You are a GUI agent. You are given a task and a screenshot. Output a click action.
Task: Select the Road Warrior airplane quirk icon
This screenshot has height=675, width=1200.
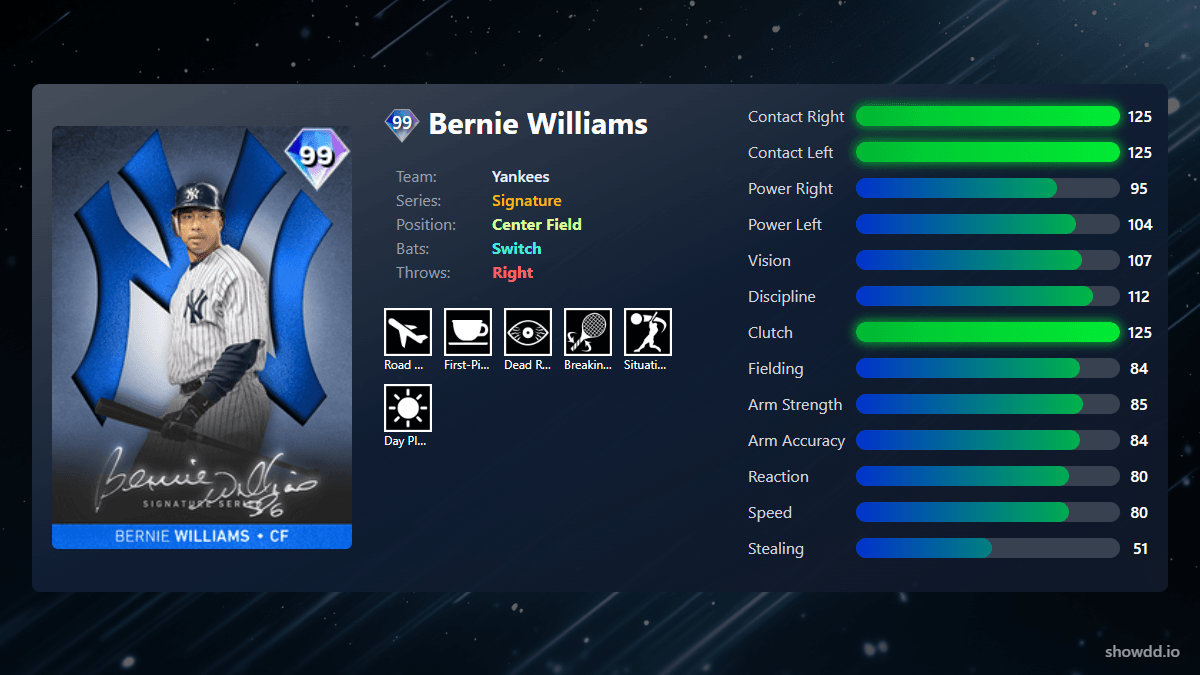408,332
